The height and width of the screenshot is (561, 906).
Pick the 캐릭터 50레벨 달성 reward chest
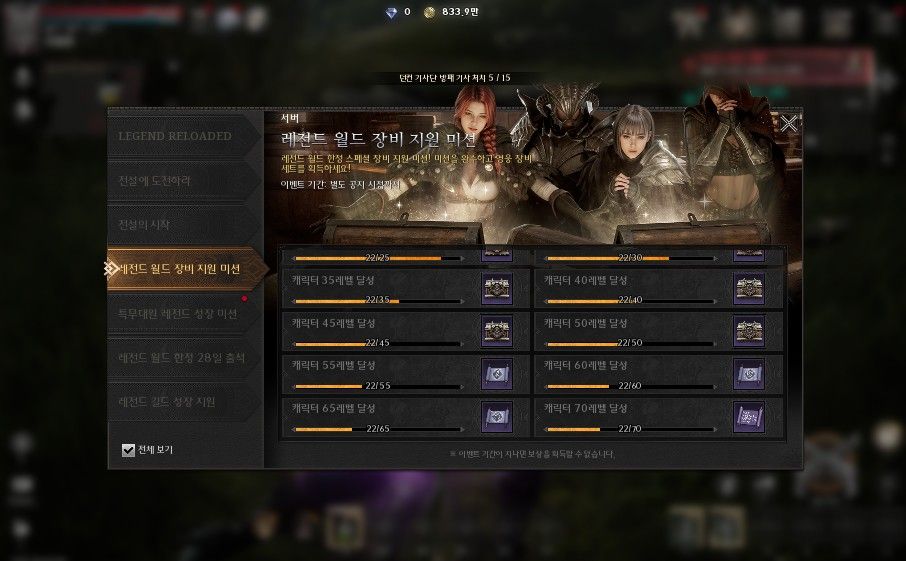749,331
